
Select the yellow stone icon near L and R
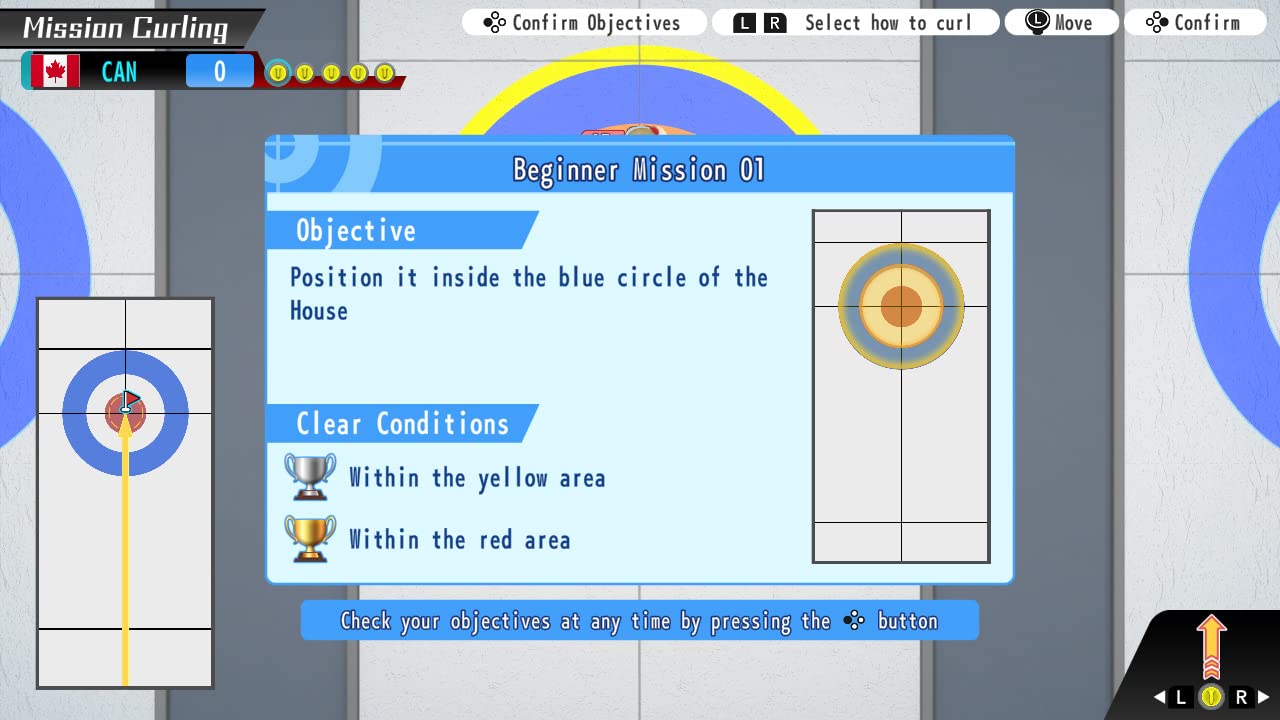click(1211, 696)
